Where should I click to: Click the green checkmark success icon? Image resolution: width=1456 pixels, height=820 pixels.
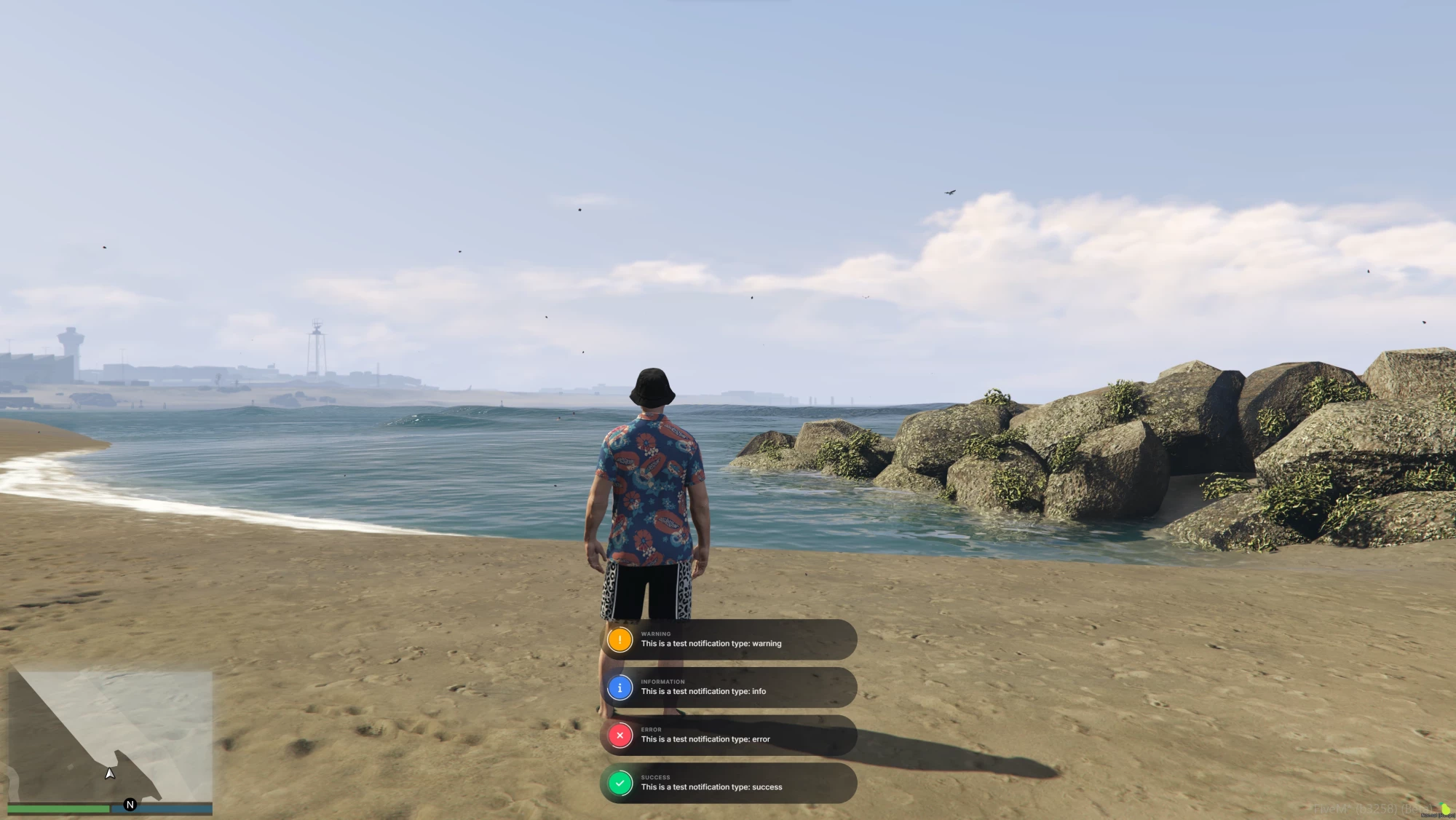pos(620,784)
